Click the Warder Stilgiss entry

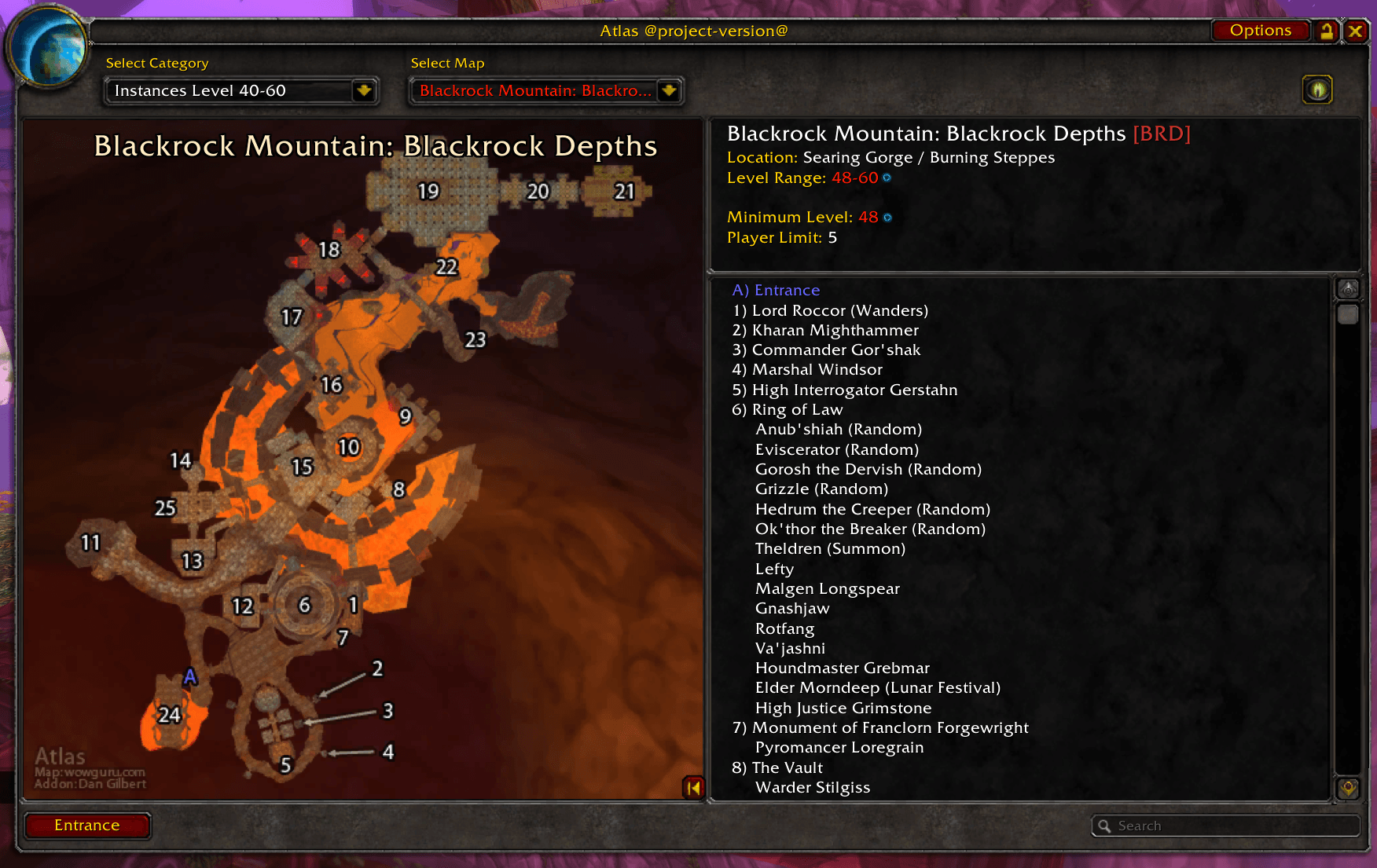click(x=813, y=787)
